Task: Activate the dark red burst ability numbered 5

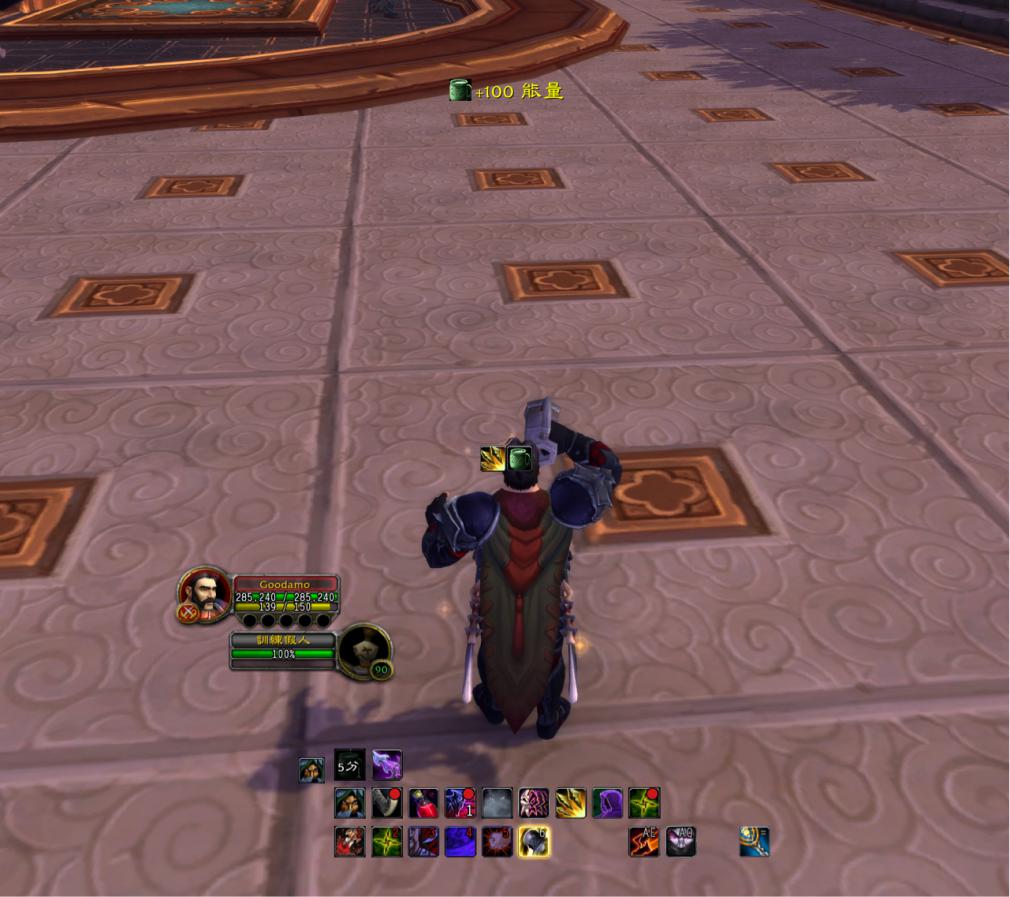Action: (497, 842)
